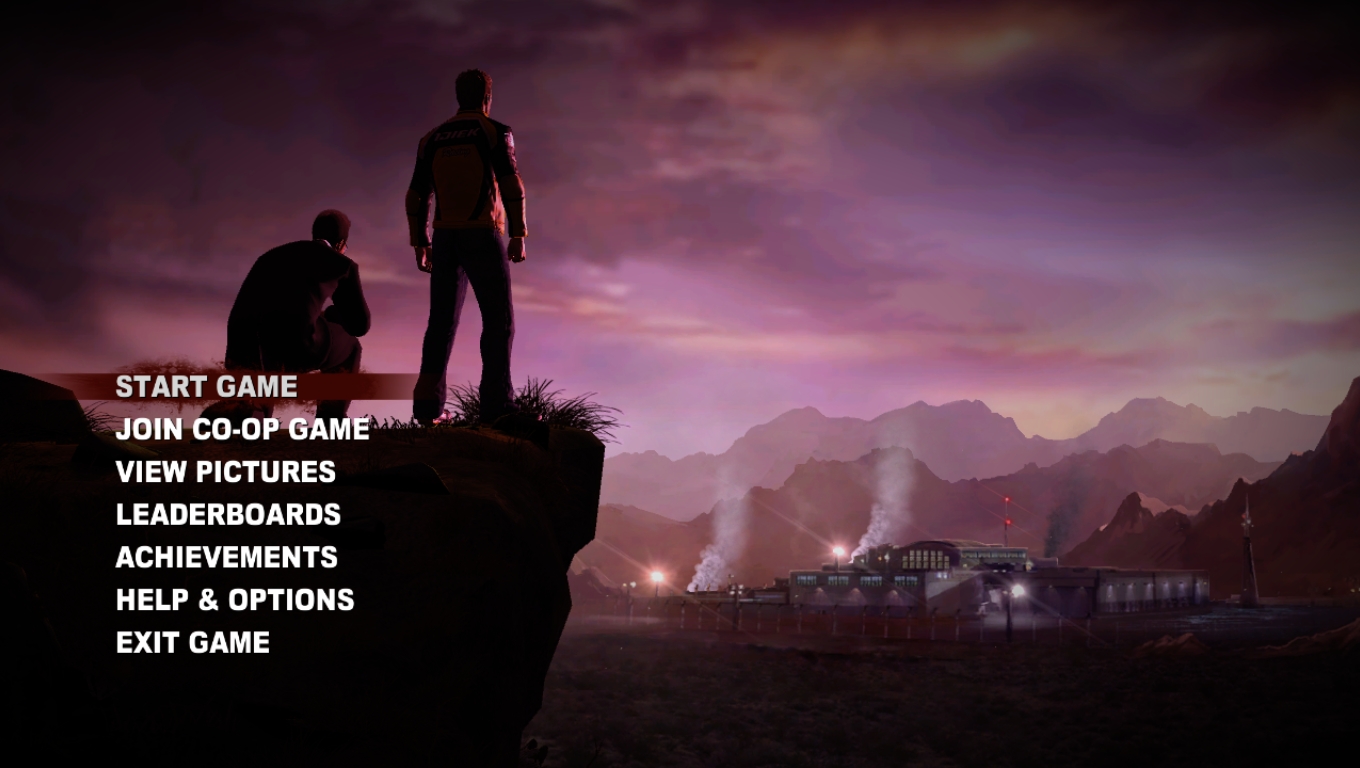The height and width of the screenshot is (768, 1360).
Task: Join a cooperative multiplayer game
Action: [x=242, y=429]
